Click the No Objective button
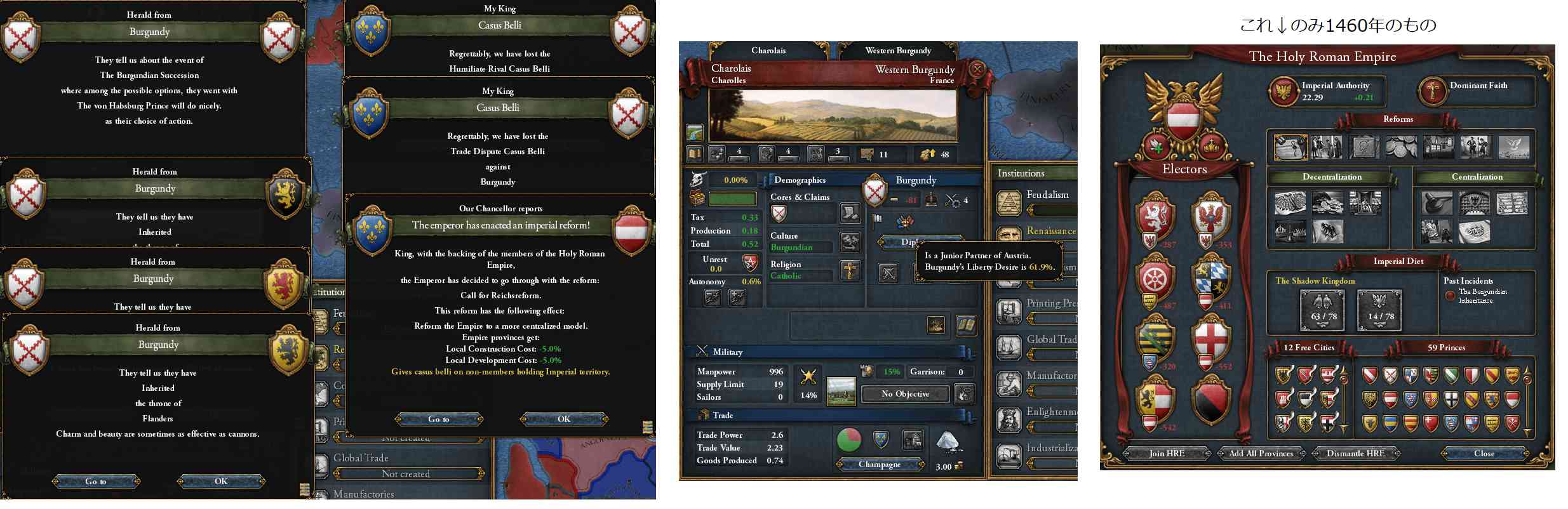This screenshot has height=509, width=1568. tap(905, 394)
